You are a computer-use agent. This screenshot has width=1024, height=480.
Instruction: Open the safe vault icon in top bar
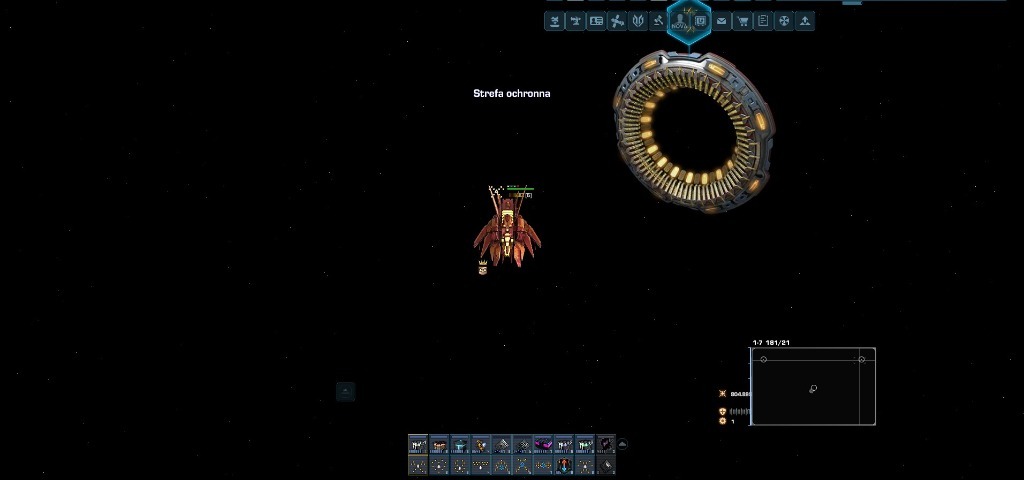701,21
